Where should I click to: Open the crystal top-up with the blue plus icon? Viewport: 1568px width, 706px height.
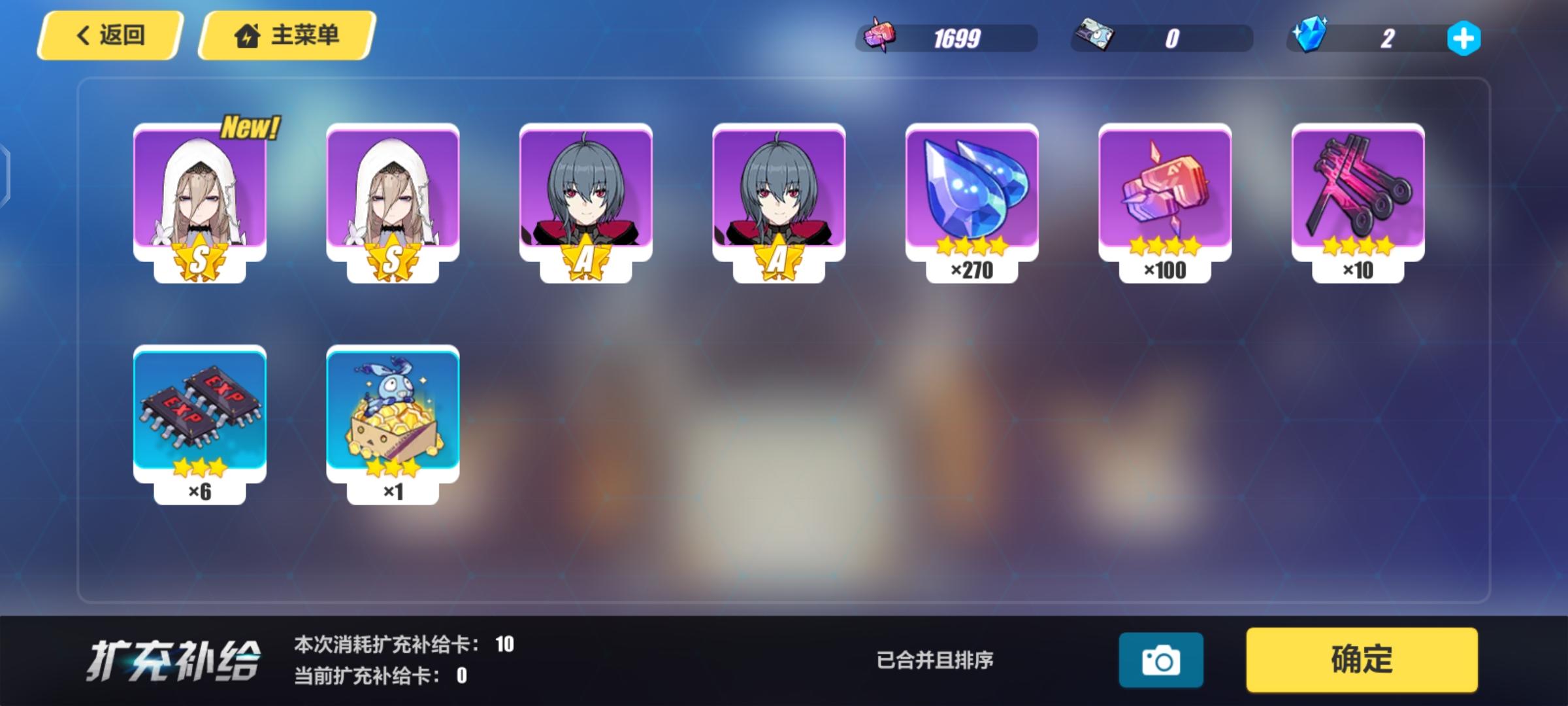click(x=1463, y=39)
